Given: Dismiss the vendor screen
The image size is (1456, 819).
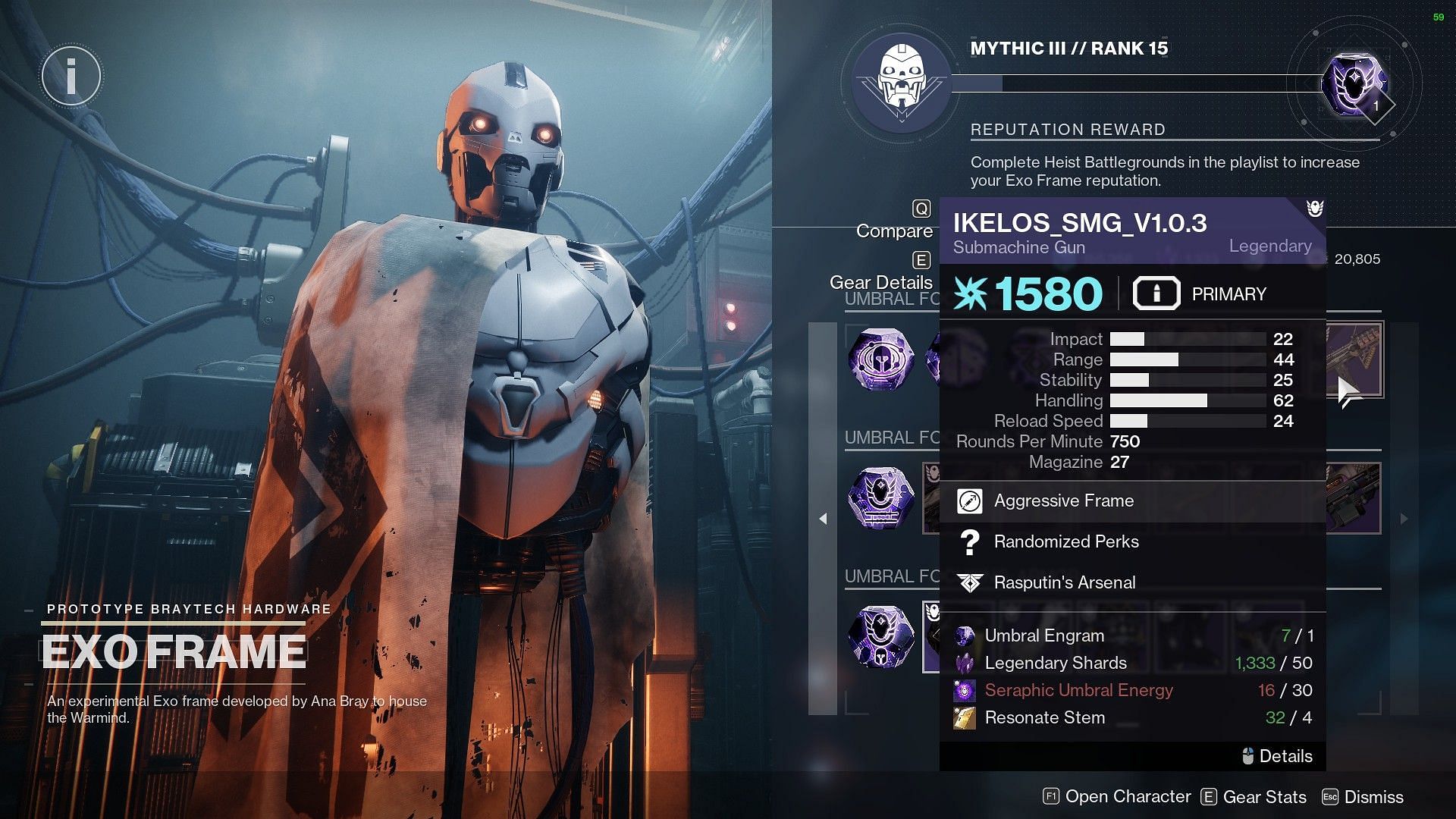Looking at the screenshot, I should click(1363, 797).
